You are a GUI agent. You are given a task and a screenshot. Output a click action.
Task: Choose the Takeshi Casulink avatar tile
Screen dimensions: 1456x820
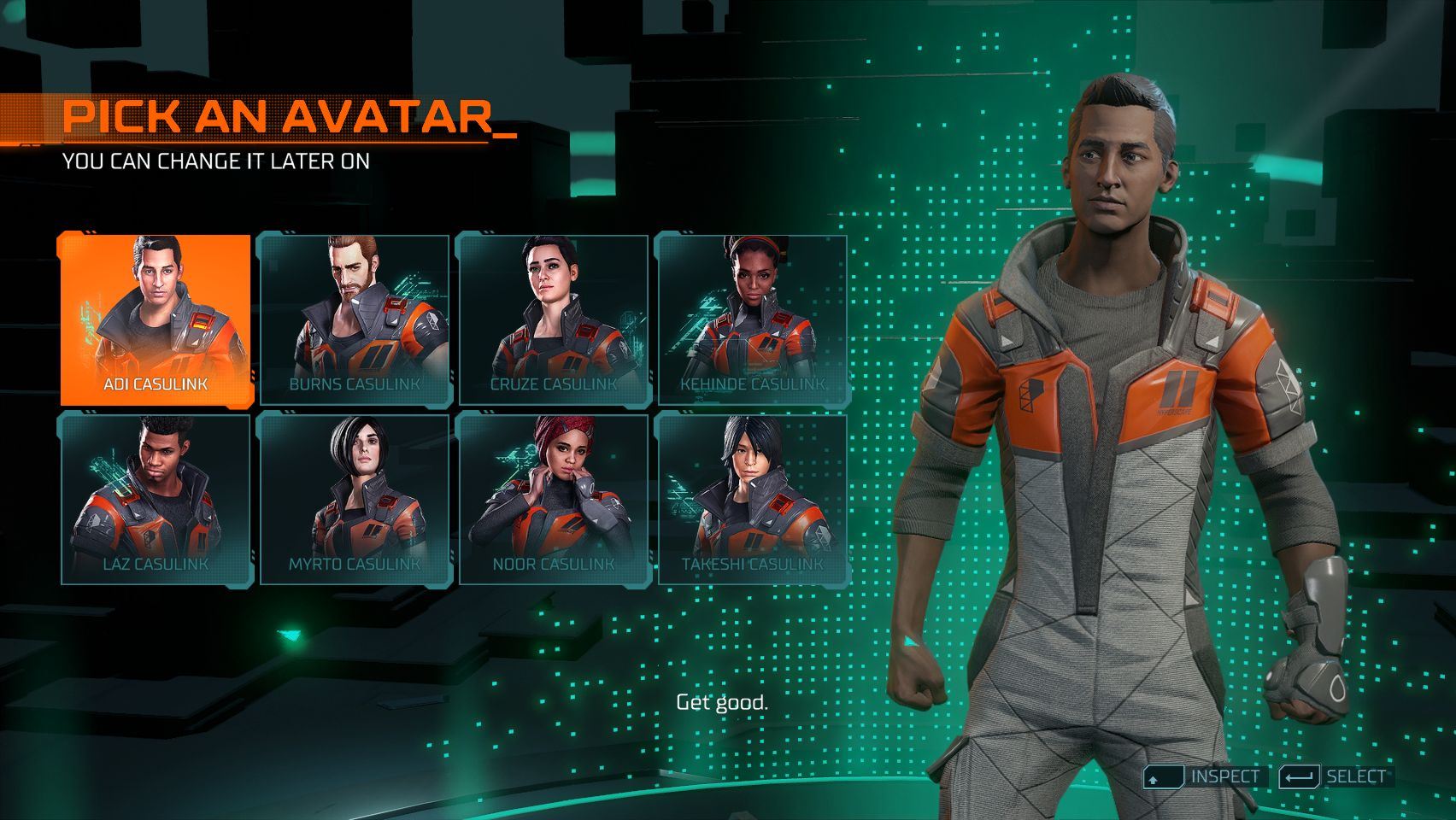pos(753,499)
